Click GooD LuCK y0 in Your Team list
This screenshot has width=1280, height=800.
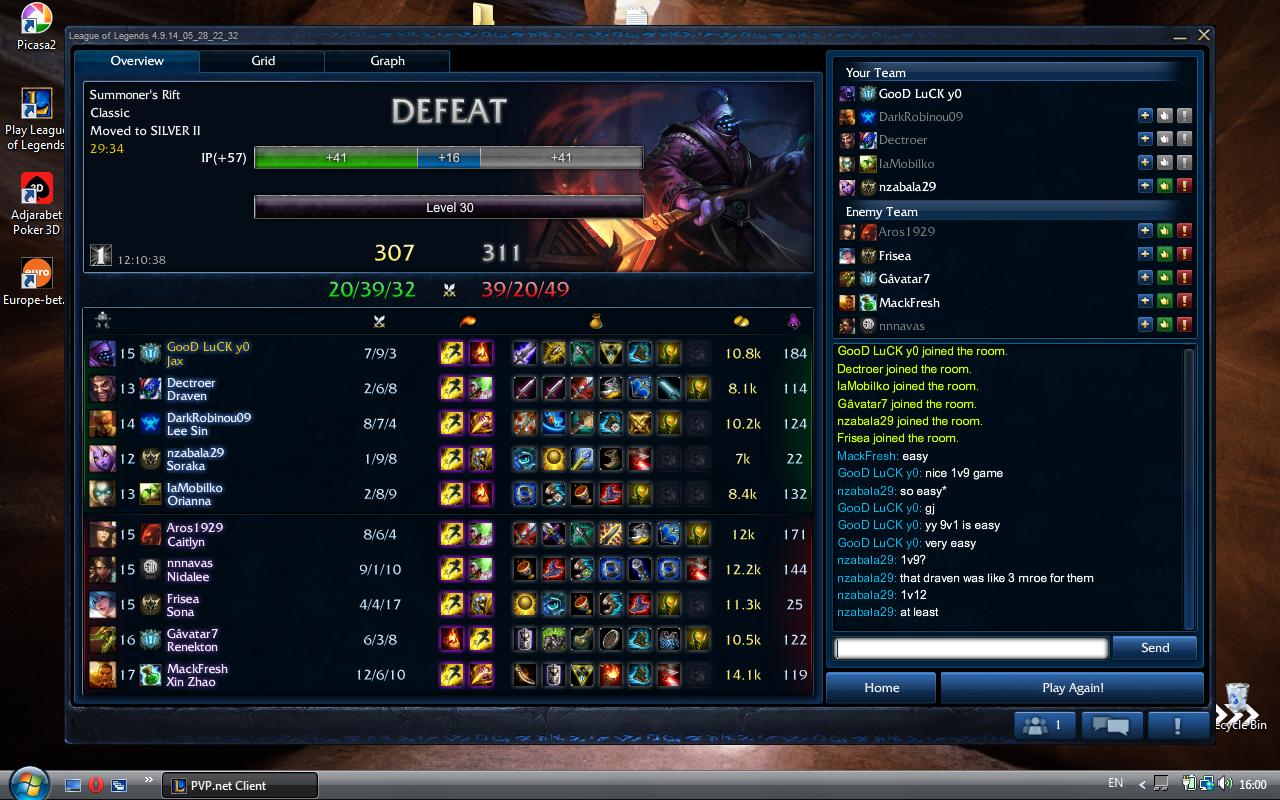coord(919,94)
